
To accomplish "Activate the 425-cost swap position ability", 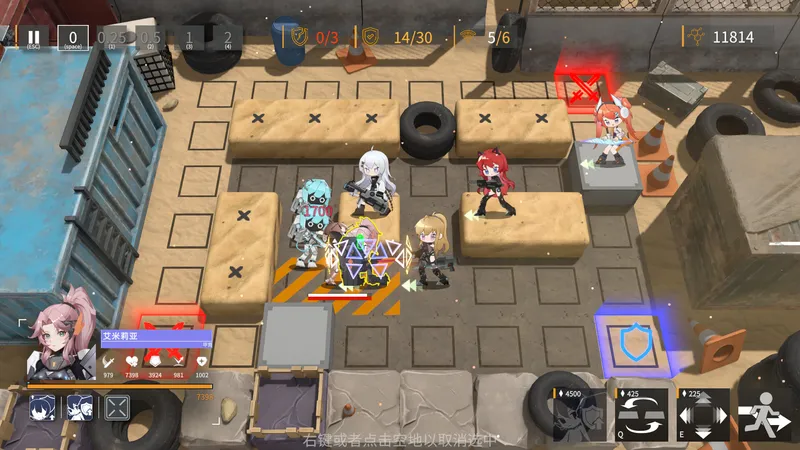I will tap(642, 415).
